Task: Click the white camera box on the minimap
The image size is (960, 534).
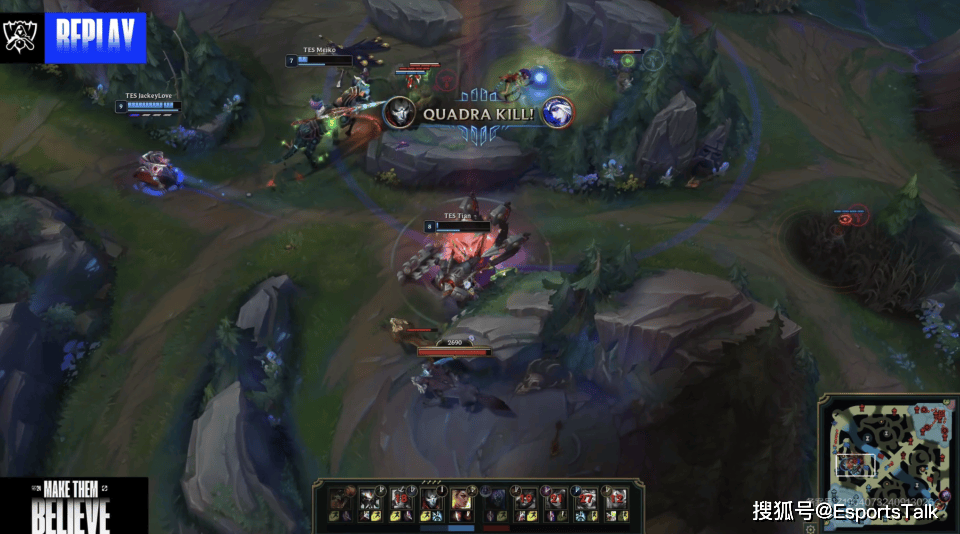Action: click(856, 465)
